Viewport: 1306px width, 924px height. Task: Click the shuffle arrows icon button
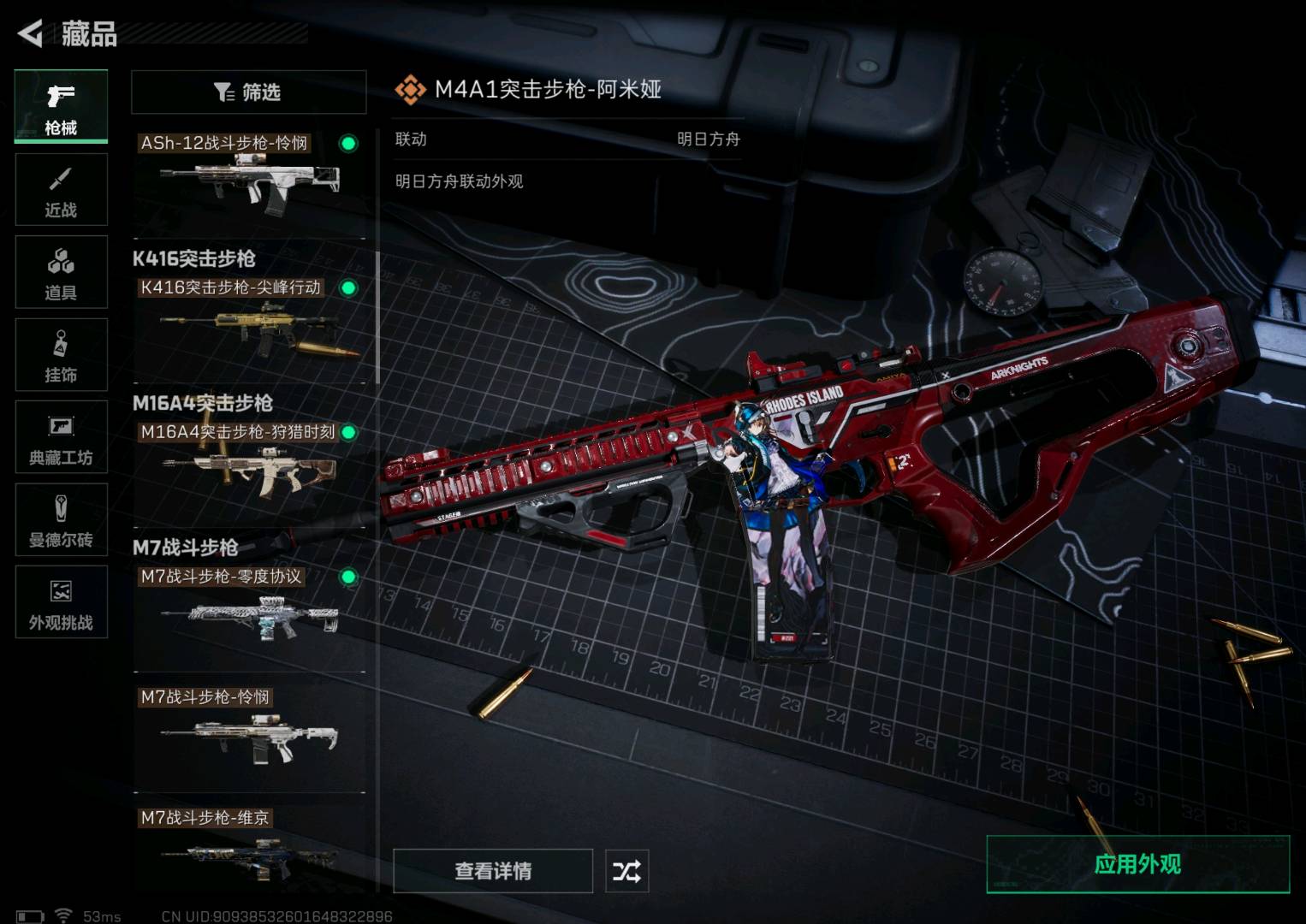[x=626, y=871]
